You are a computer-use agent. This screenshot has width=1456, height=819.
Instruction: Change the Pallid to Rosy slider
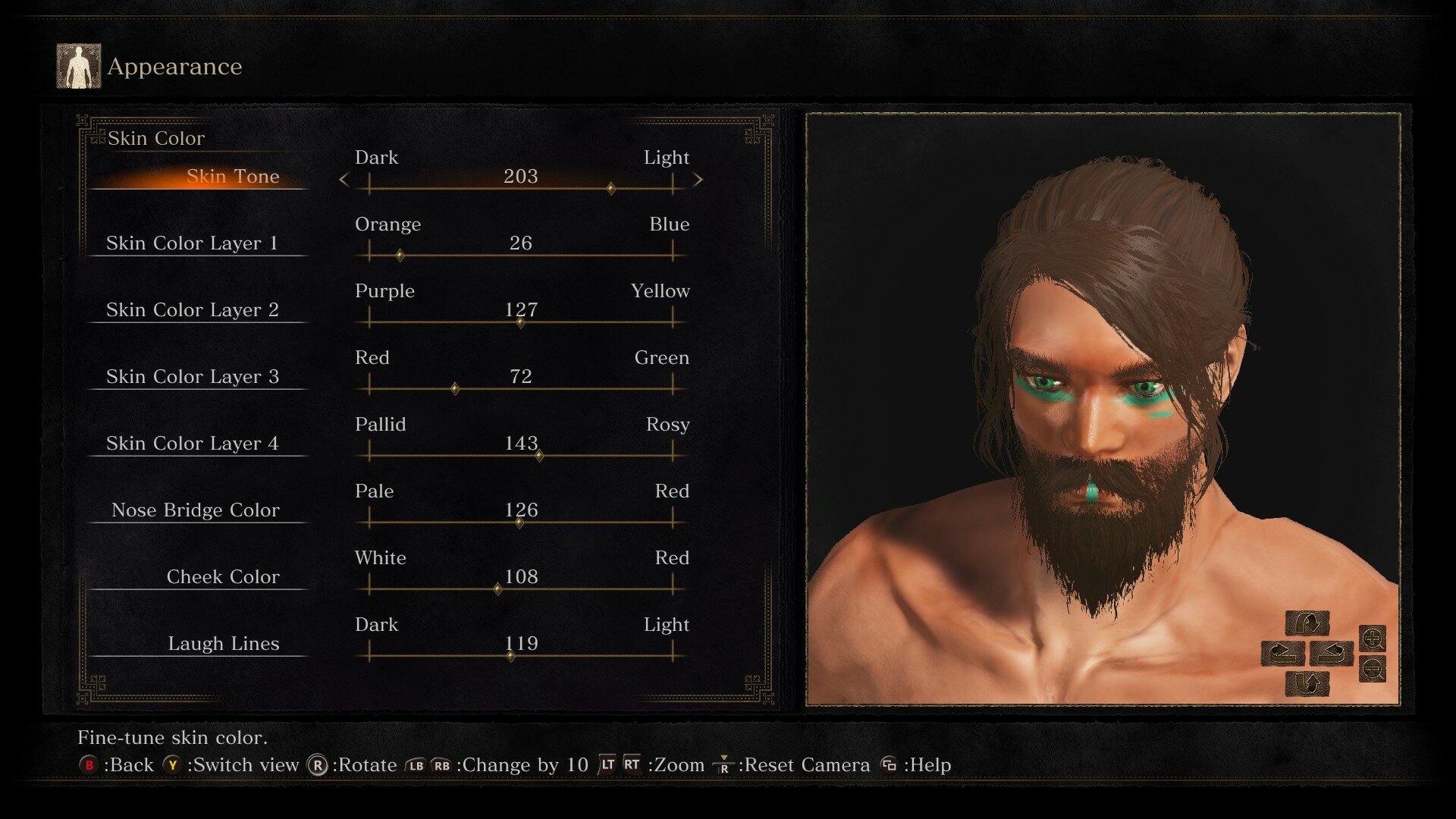[x=520, y=456]
